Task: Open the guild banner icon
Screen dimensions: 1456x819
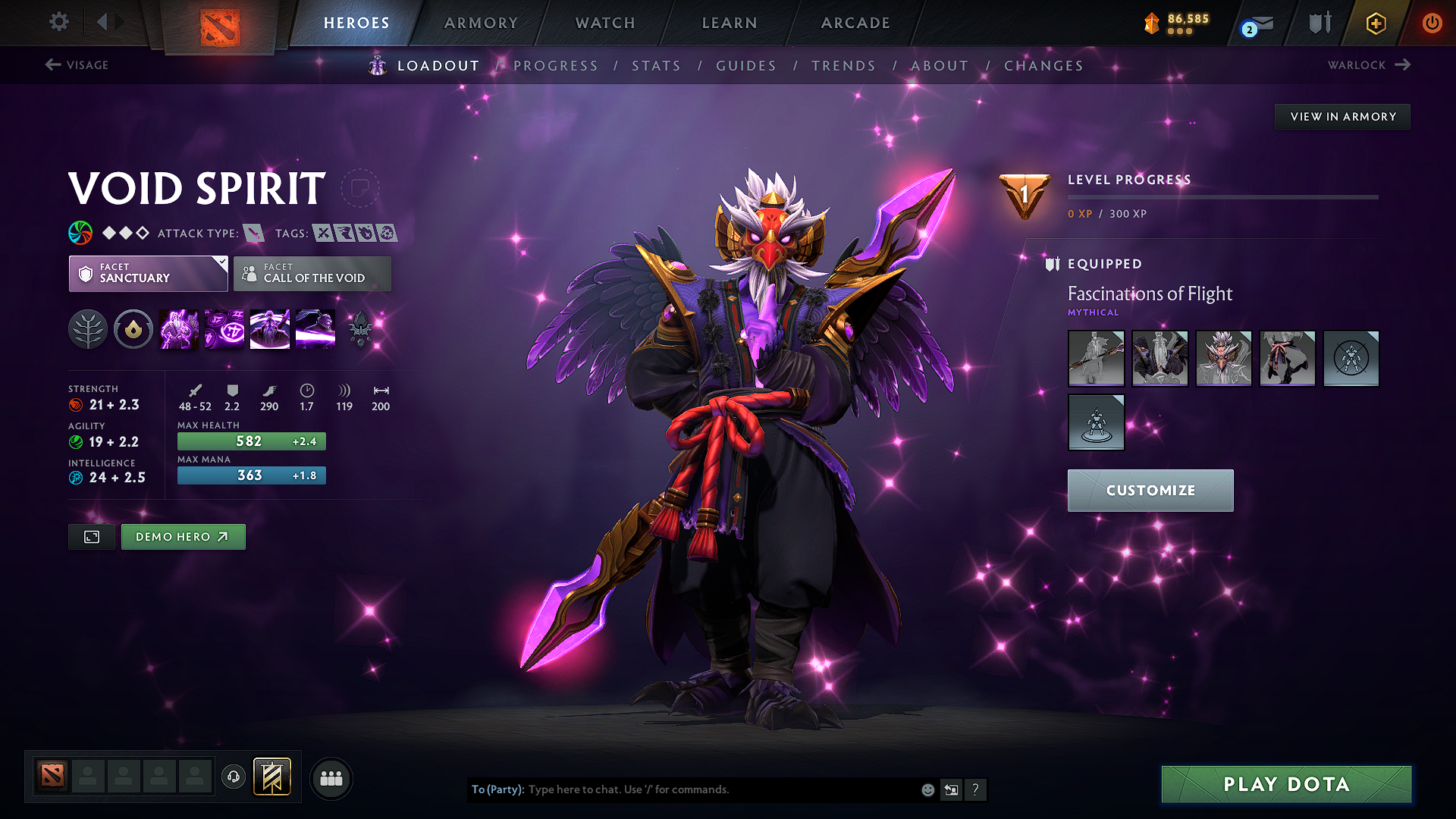Action: [x=274, y=777]
